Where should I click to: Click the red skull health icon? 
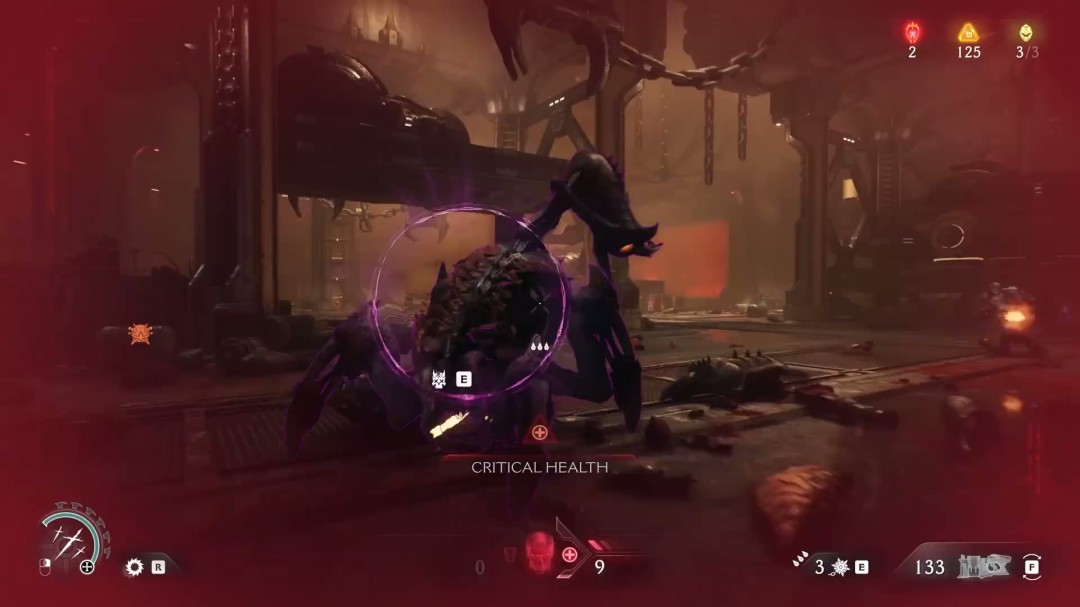click(x=538, y=550)
